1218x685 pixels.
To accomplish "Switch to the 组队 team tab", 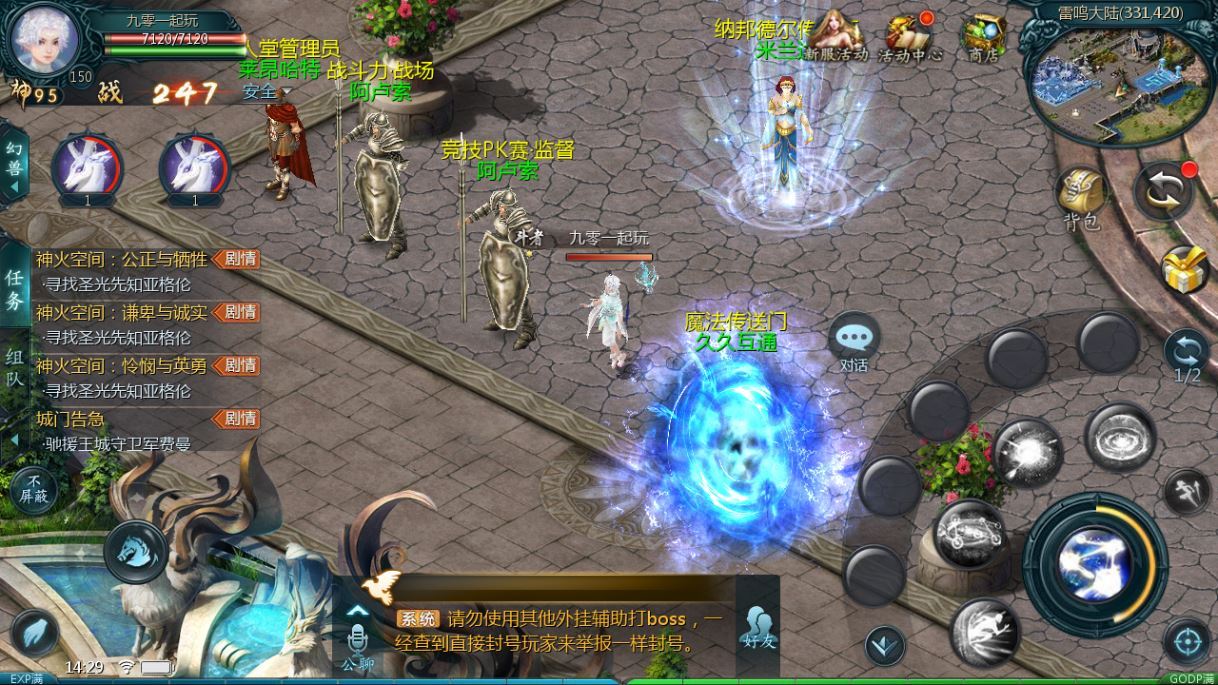I will click(x=14, y=369).
